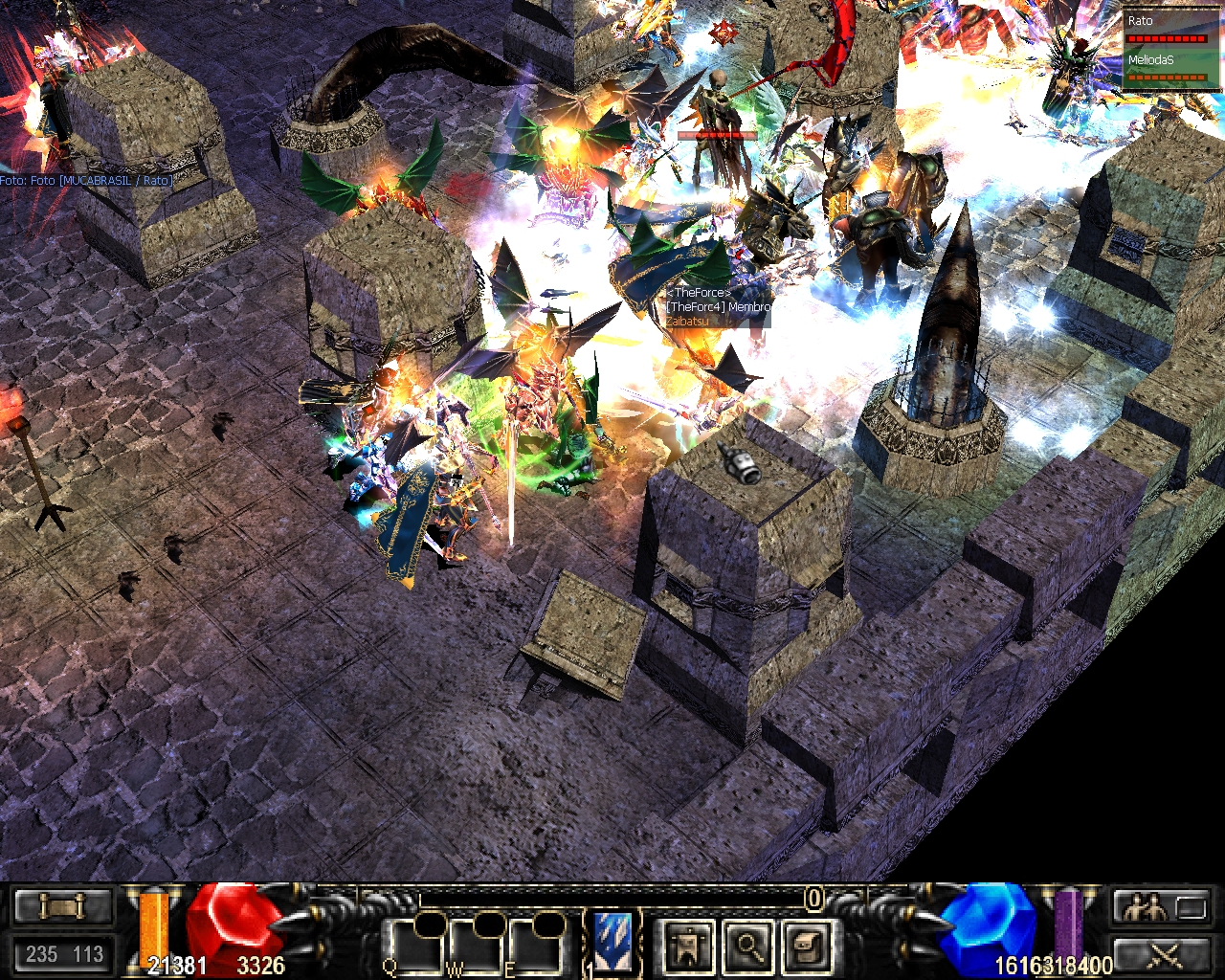Open the scroll button above the coordinates
The image size is (1225, 980).
63,906
